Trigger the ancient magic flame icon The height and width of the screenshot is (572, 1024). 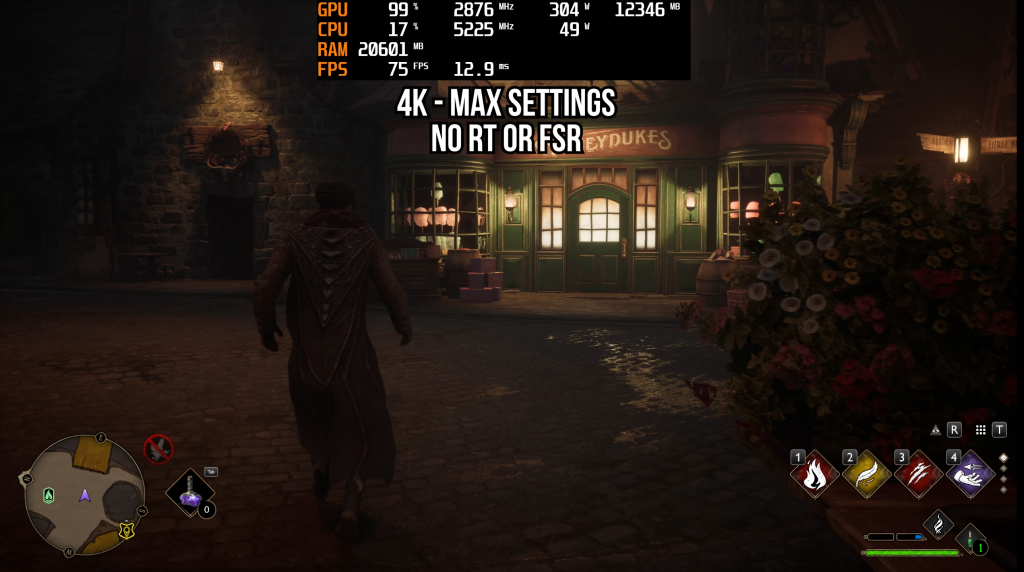[x=937, y=523]
